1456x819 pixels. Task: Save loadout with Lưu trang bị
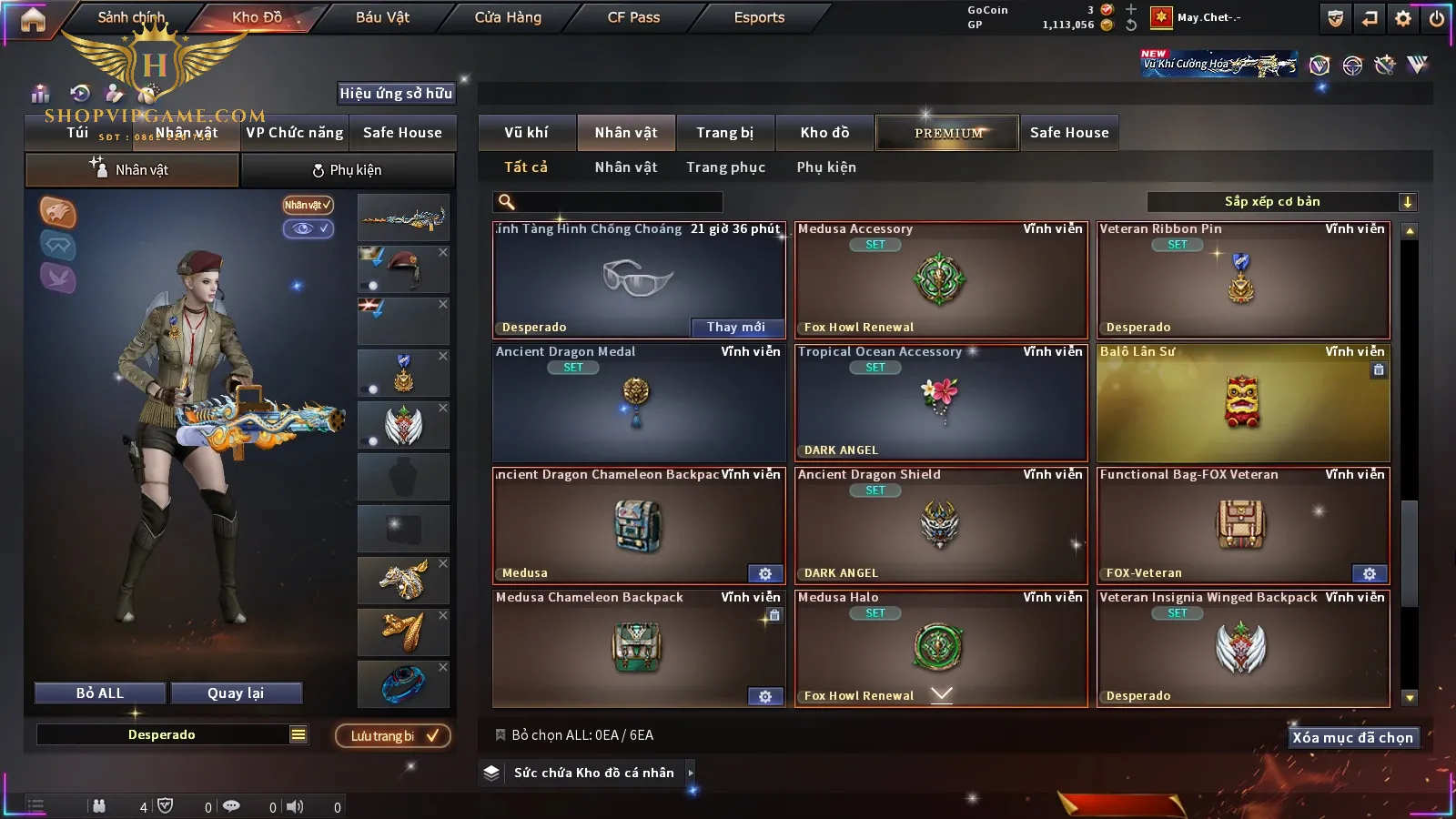tap(393, 736)
